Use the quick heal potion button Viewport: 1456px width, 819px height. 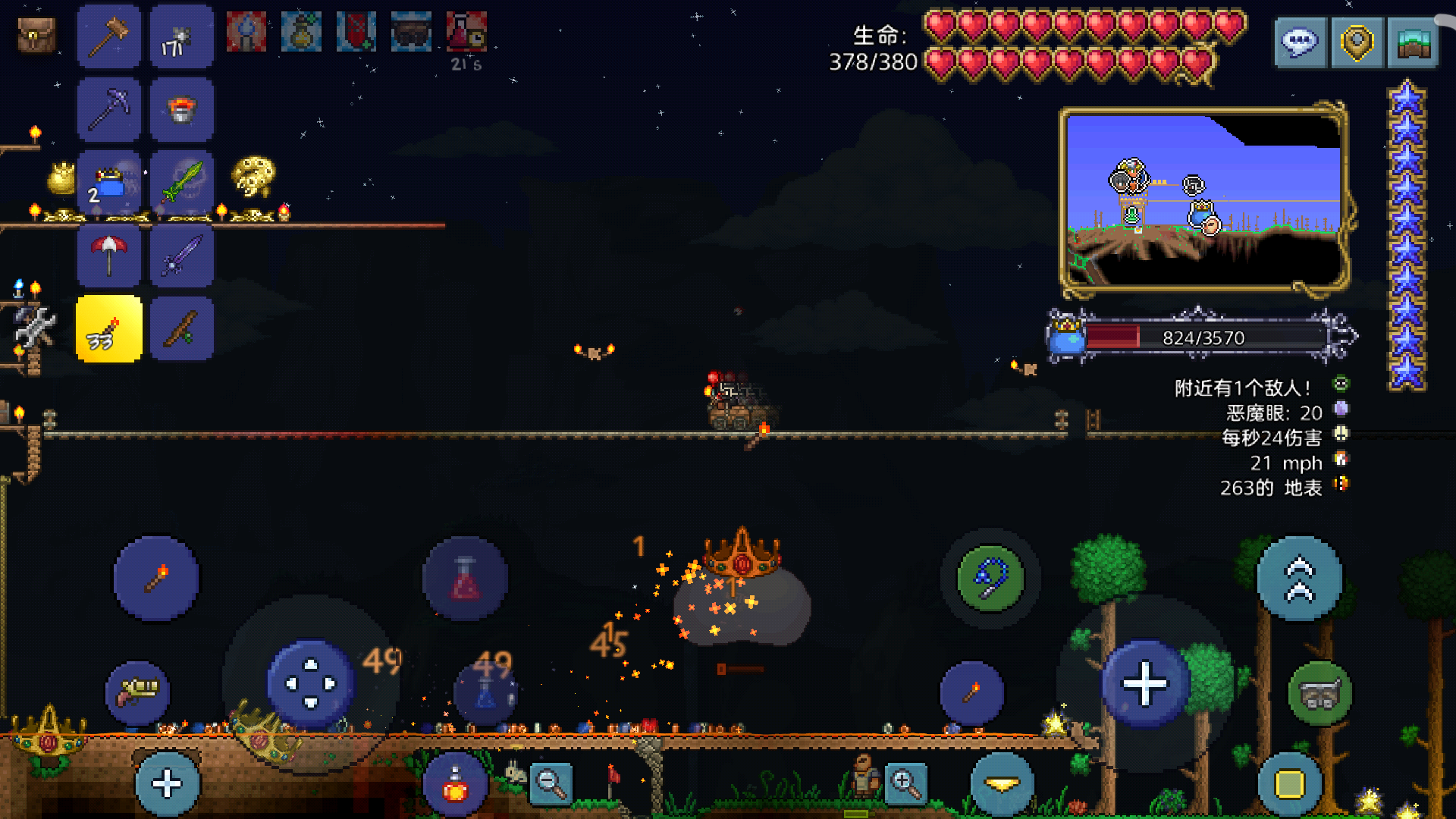coord(455,785)
